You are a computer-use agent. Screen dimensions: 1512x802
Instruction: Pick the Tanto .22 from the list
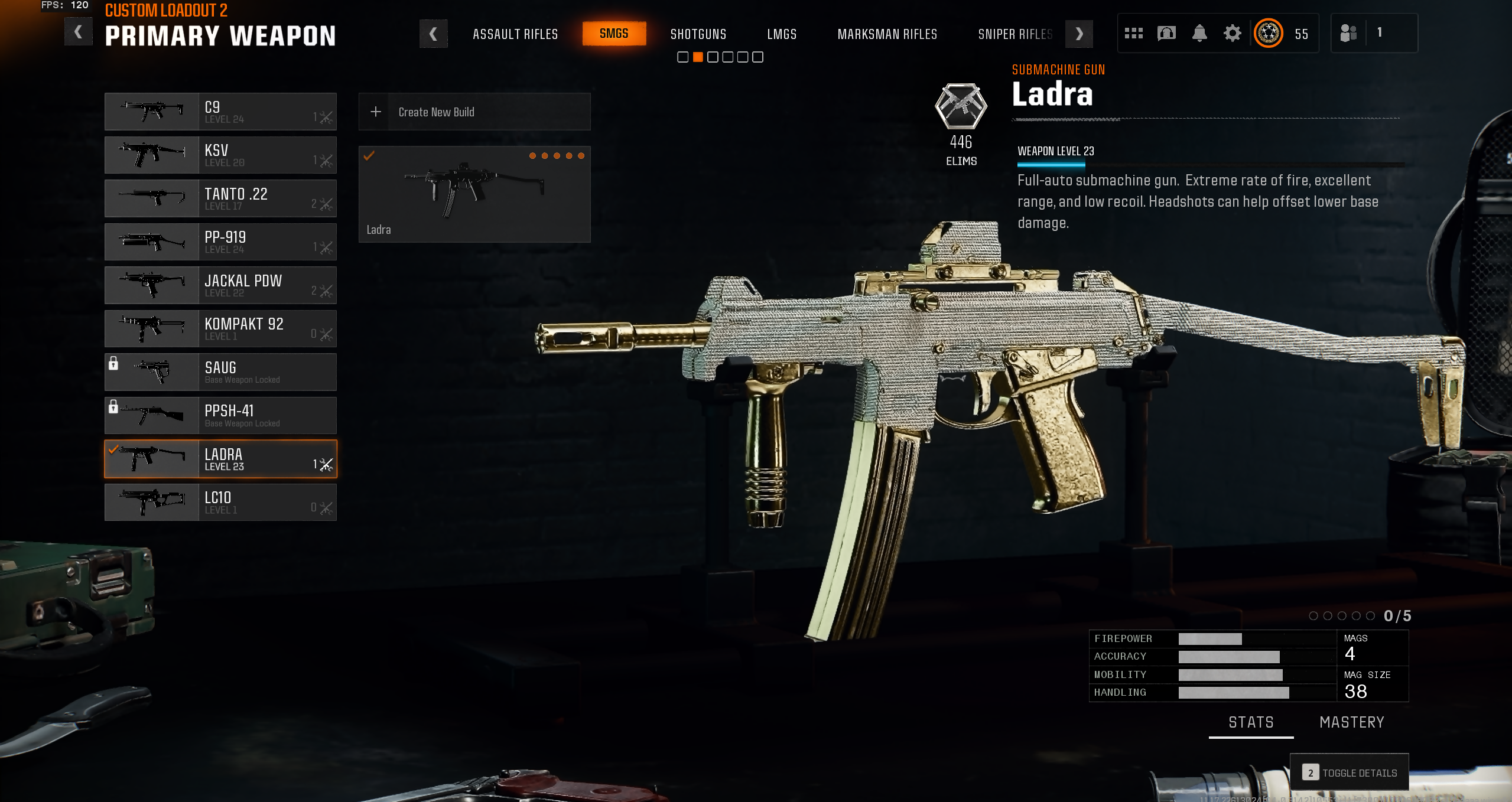(220, 198)
